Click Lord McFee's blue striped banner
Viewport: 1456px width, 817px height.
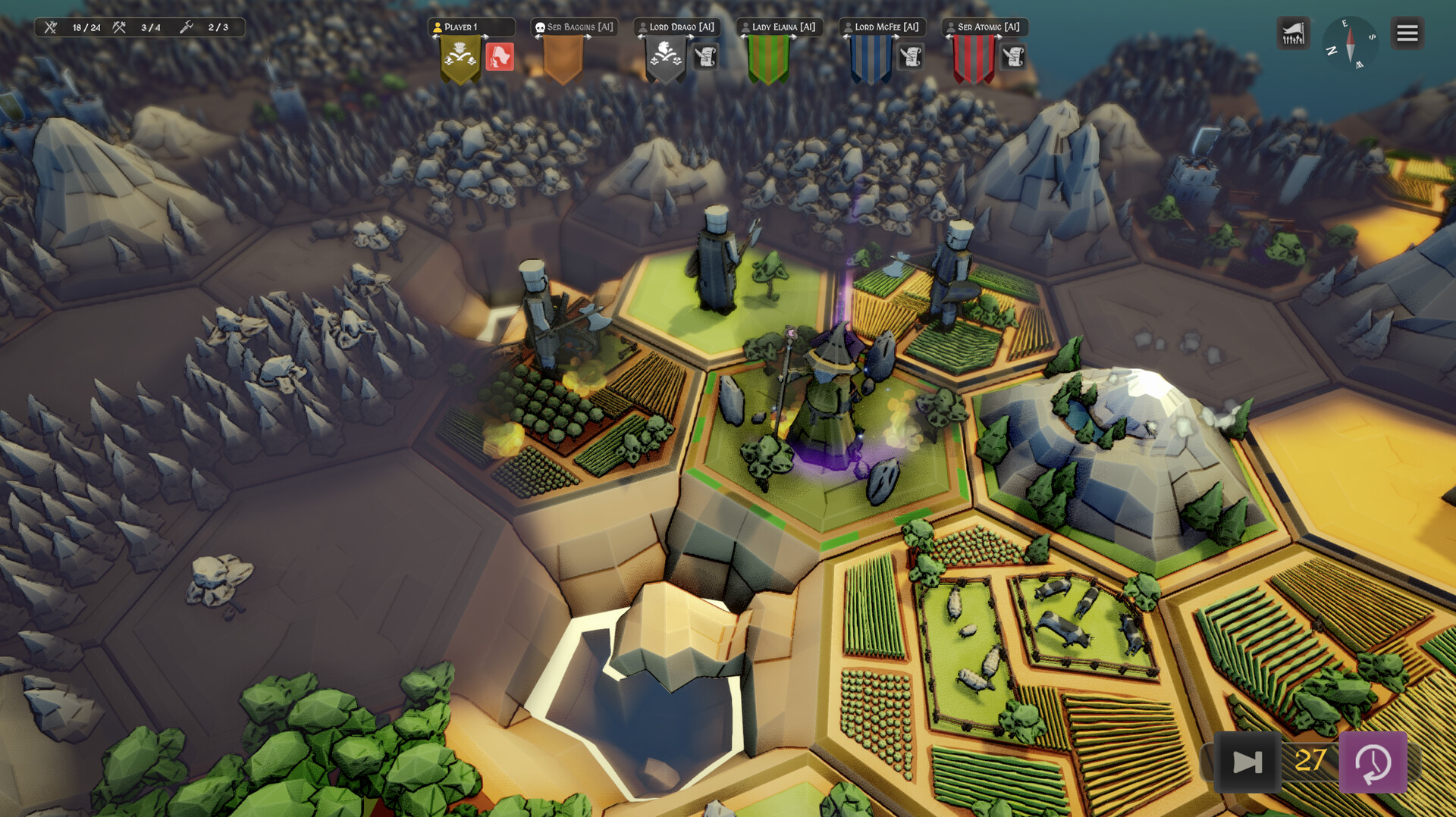(x=870, y=57)
